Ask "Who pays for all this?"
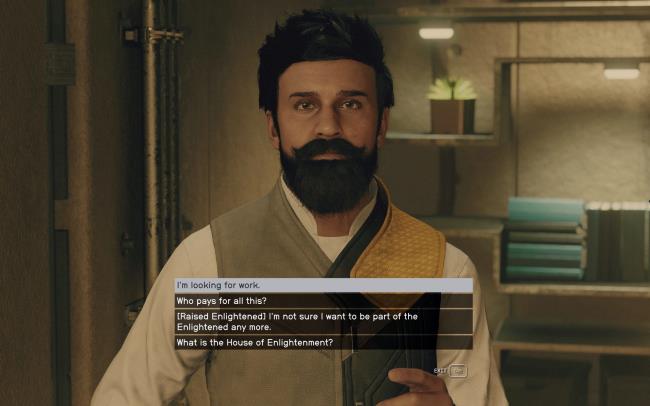This screenshot has width=650, height=406. click(323, 300)
